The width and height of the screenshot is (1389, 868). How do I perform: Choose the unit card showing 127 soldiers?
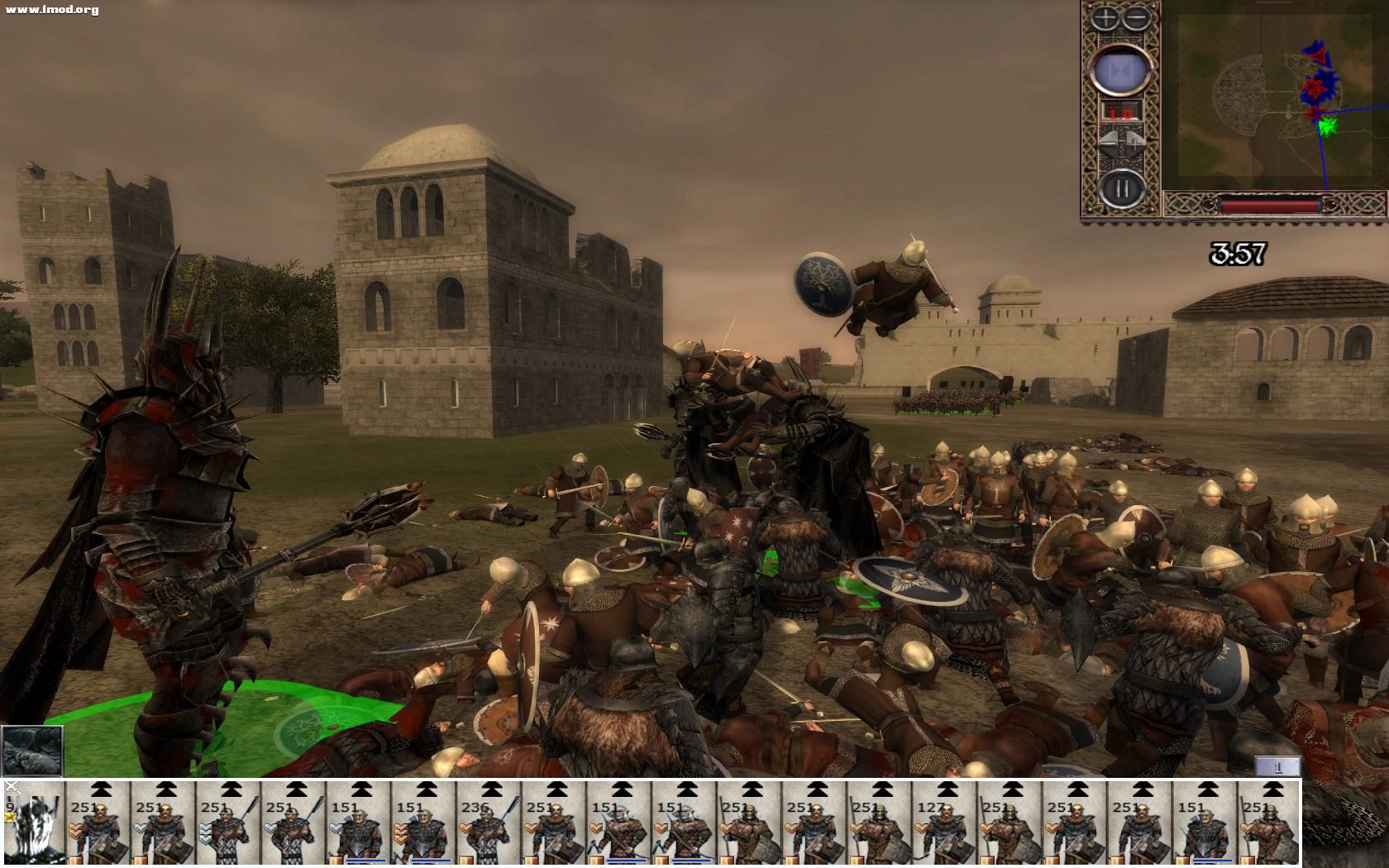[x=945, y=823]
